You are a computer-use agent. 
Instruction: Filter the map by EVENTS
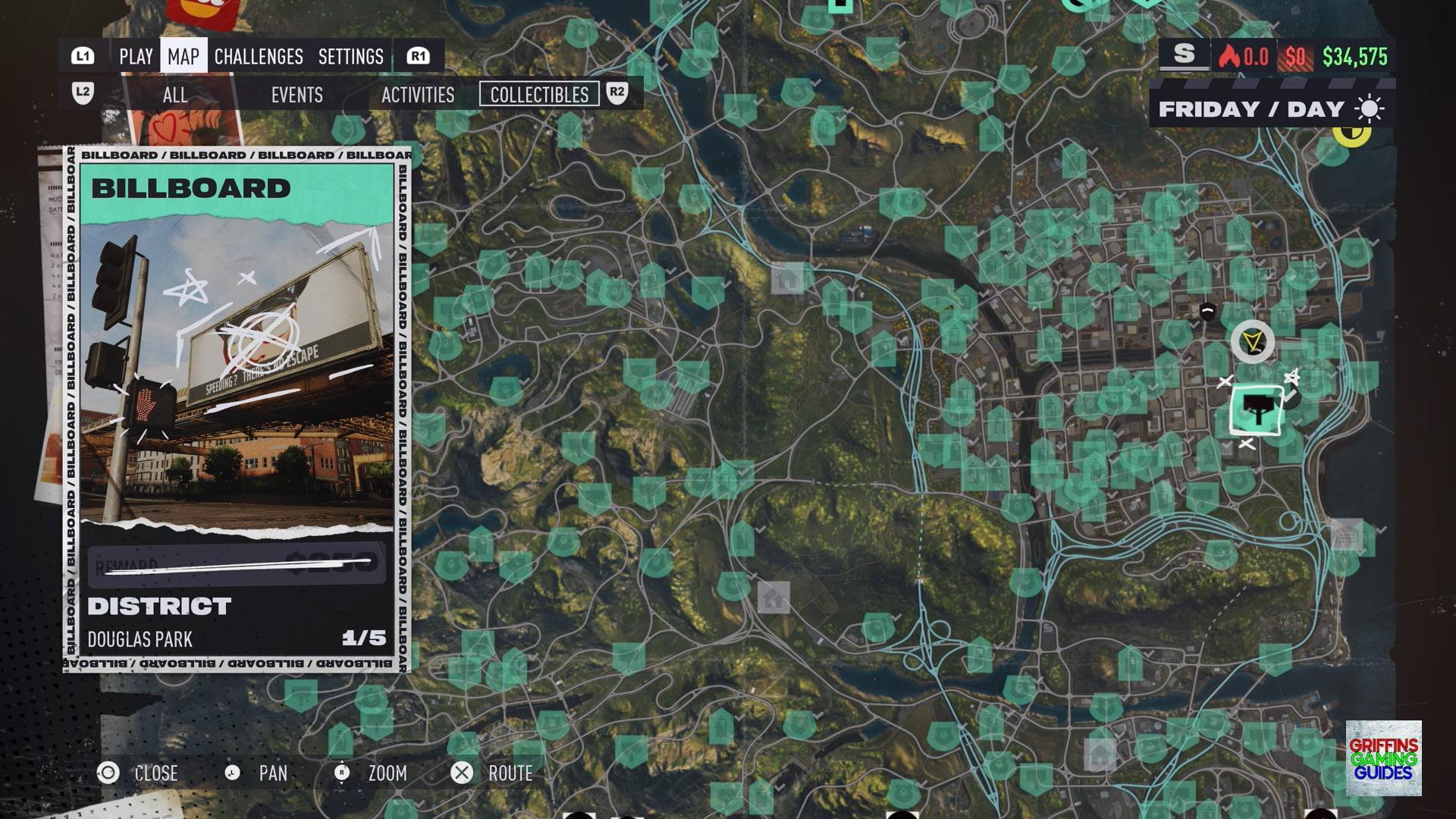click(297, 95)
